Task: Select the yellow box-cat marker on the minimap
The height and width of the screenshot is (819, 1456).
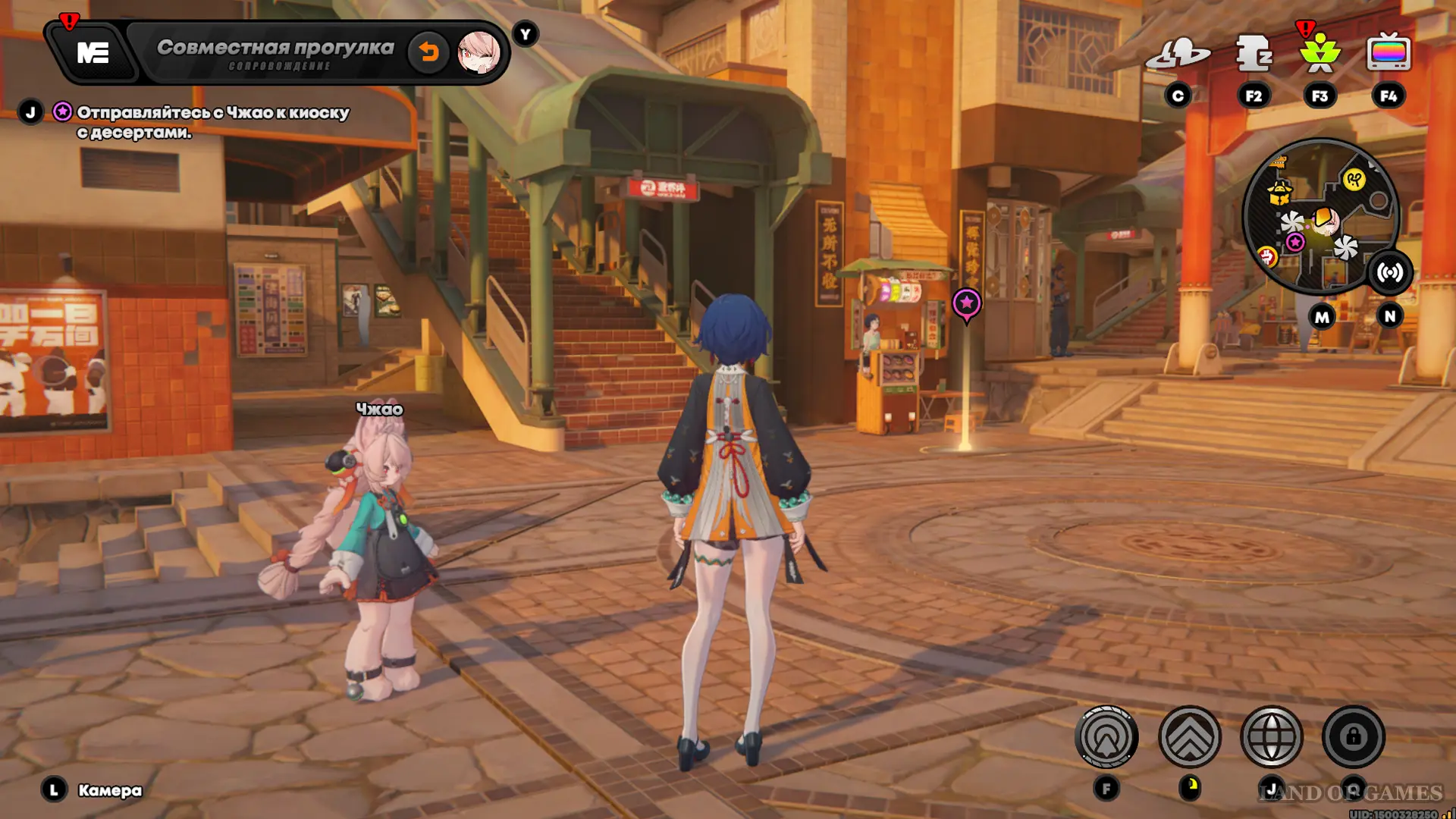Action: (1280, 193)
